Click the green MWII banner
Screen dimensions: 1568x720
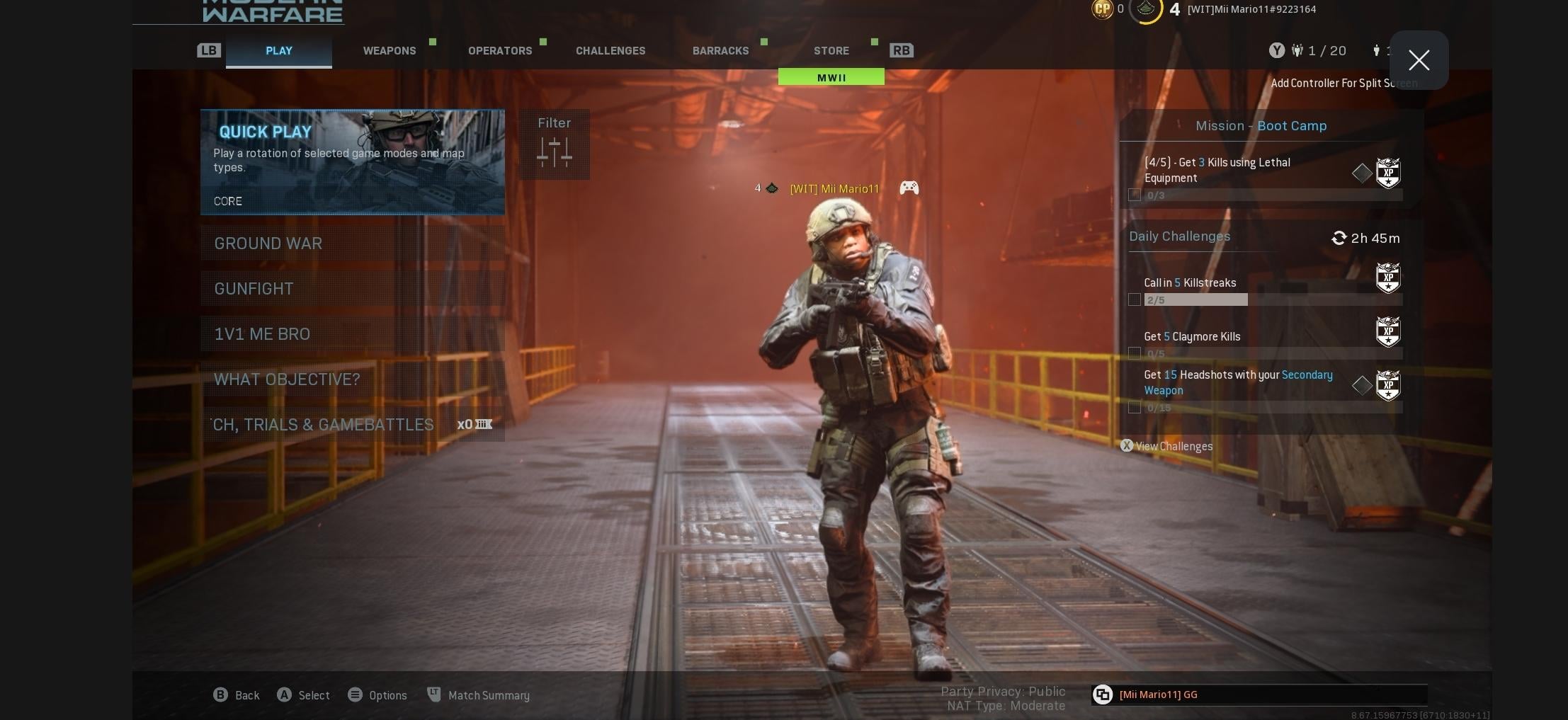pyautogui.click(x=831, y=77)
